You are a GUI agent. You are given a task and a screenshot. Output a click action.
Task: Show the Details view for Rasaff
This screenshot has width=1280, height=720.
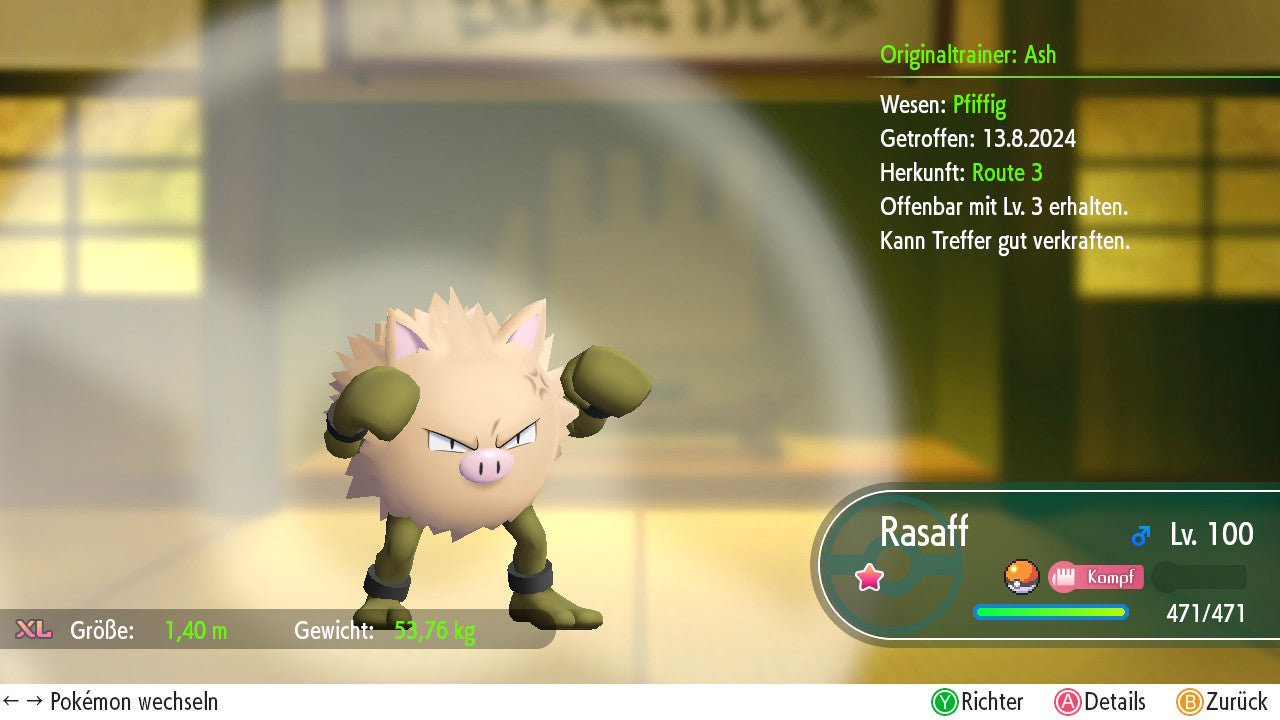pyautogui.click(x=1100, y=702)
